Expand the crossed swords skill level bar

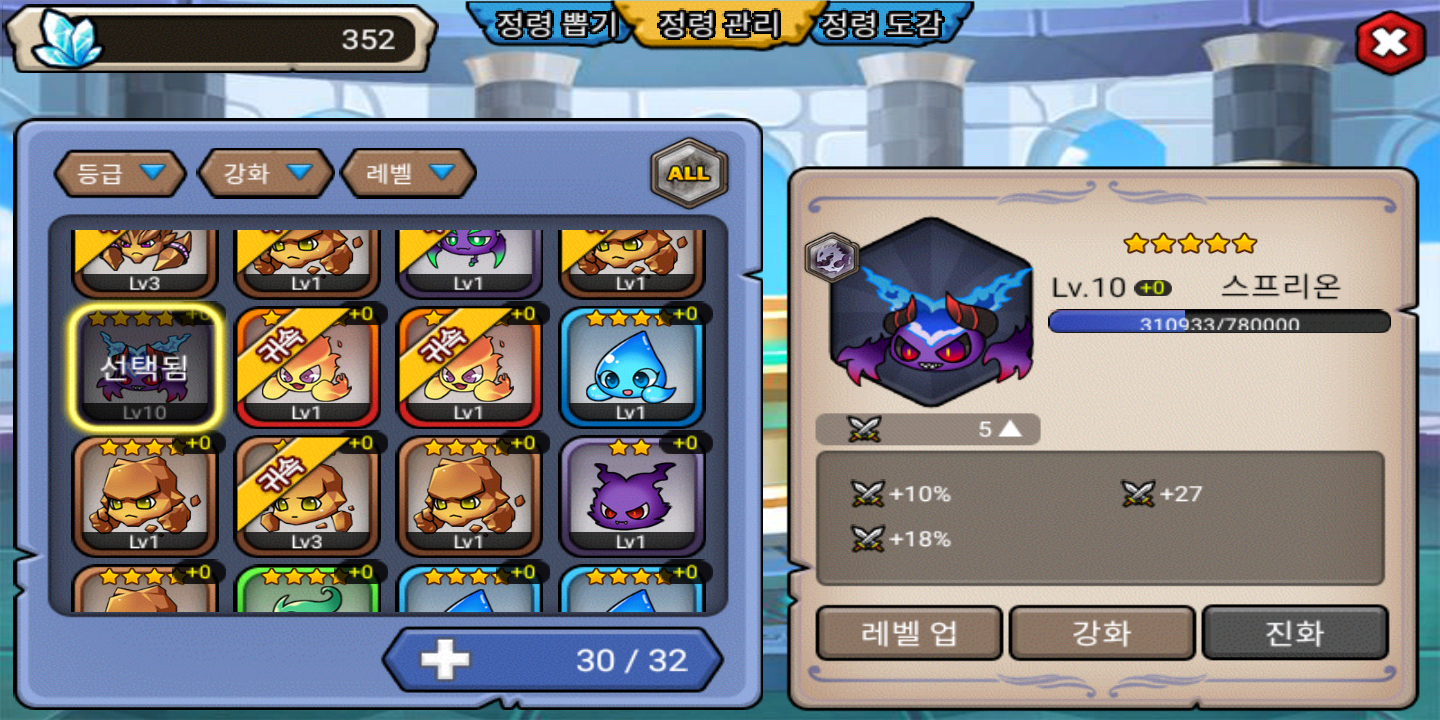point(928,429)
